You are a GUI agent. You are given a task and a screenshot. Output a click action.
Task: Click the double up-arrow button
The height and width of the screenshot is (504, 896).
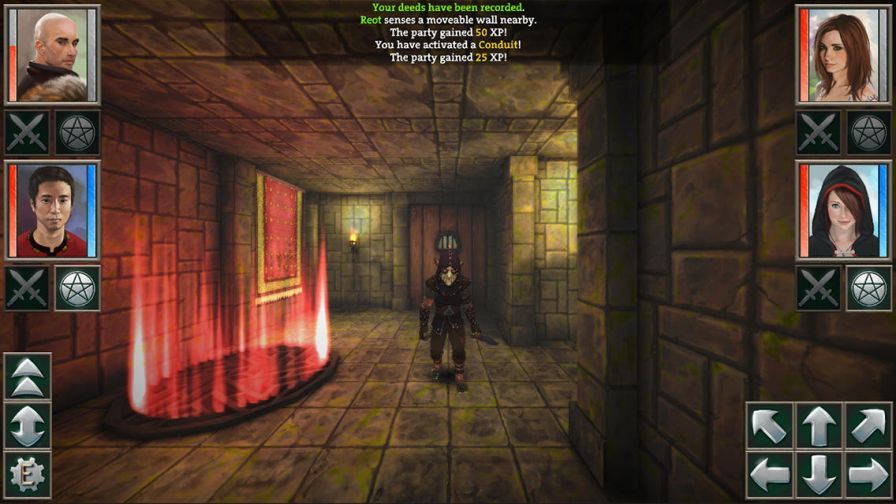(x=28, y=376)
